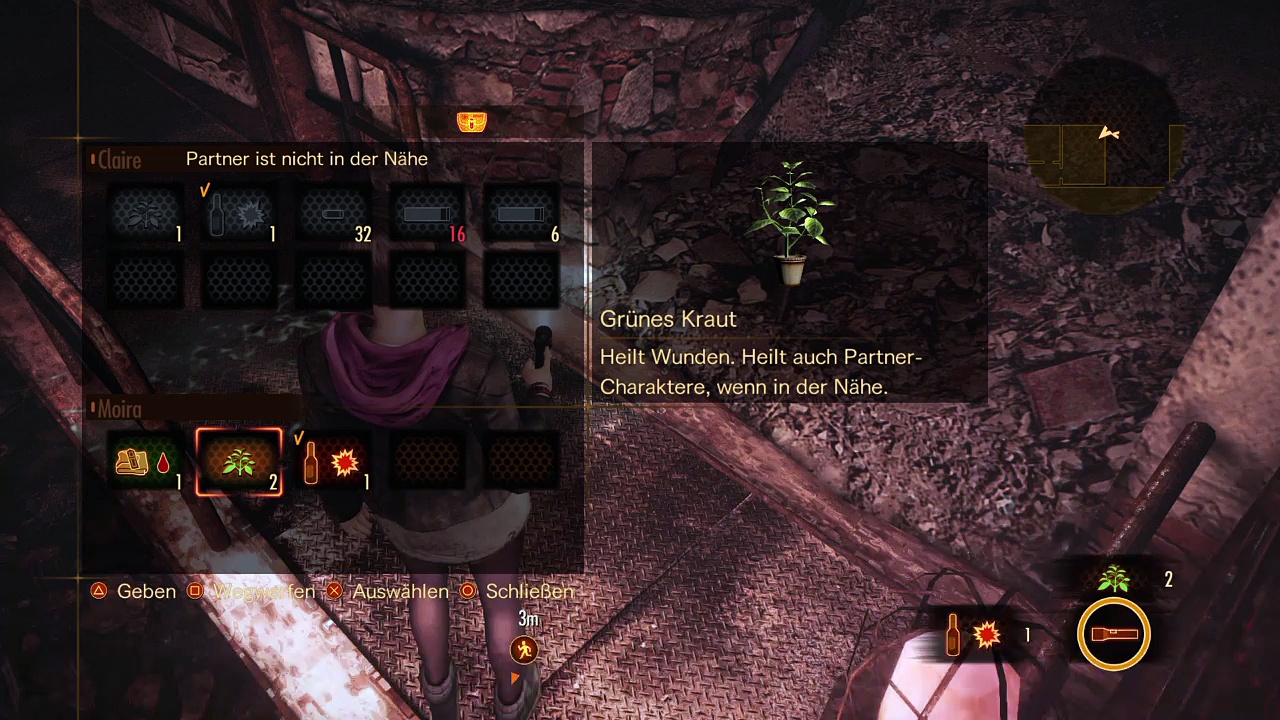Choose the bandage item in Moira's inventory
Screen dimensions: 1280x720
click(145, 462)
